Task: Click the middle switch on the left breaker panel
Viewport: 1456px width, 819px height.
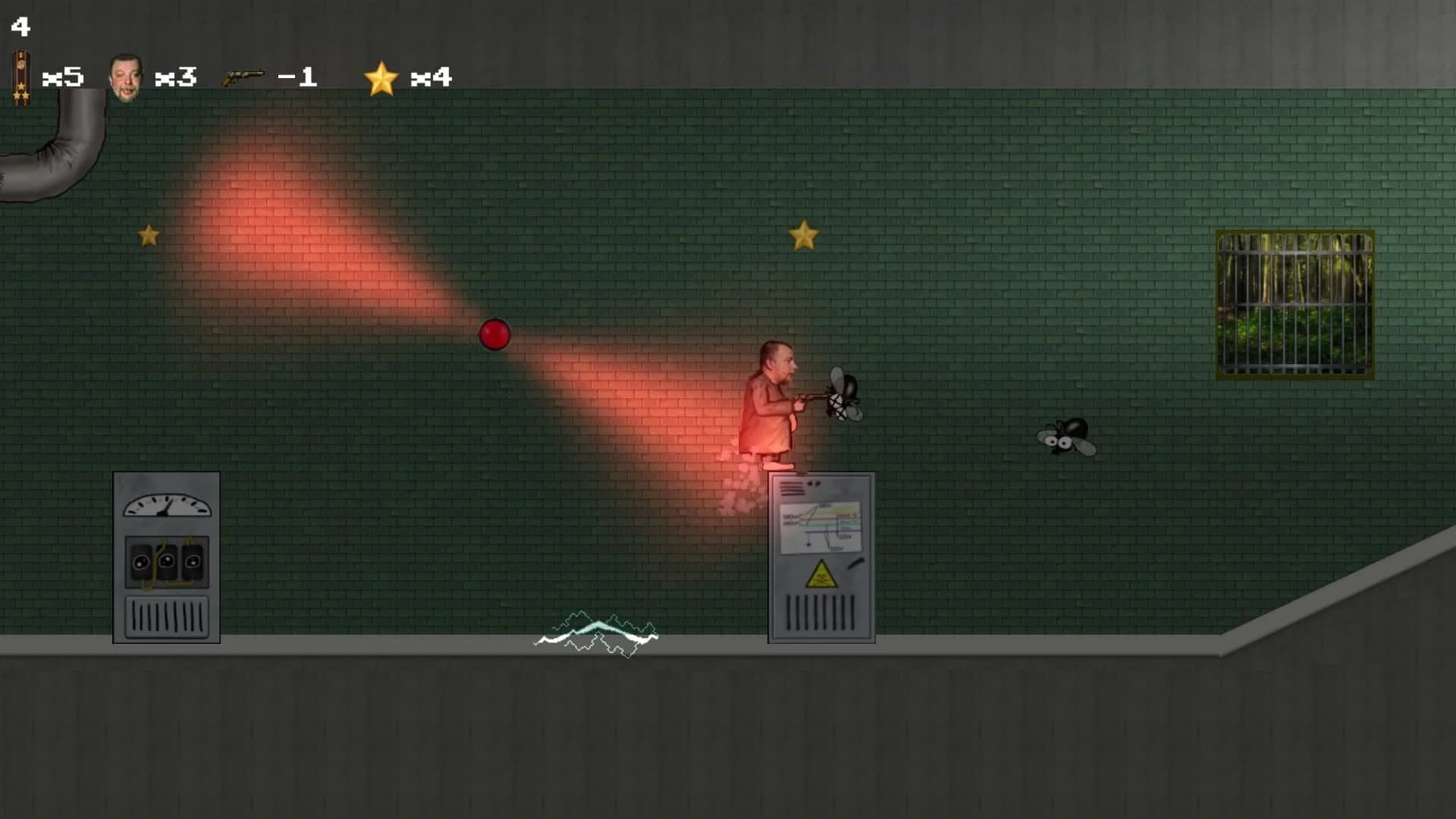Action: tap(168, 563)
